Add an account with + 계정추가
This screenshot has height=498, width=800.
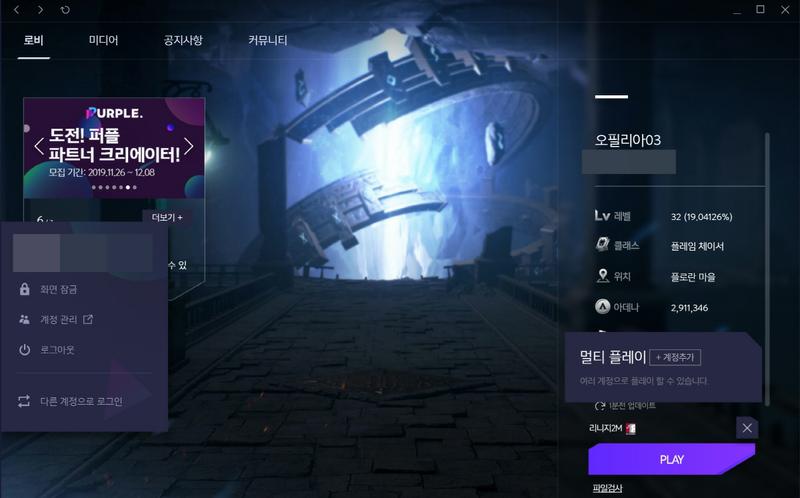pyautogui.click(x=677, y=357)
